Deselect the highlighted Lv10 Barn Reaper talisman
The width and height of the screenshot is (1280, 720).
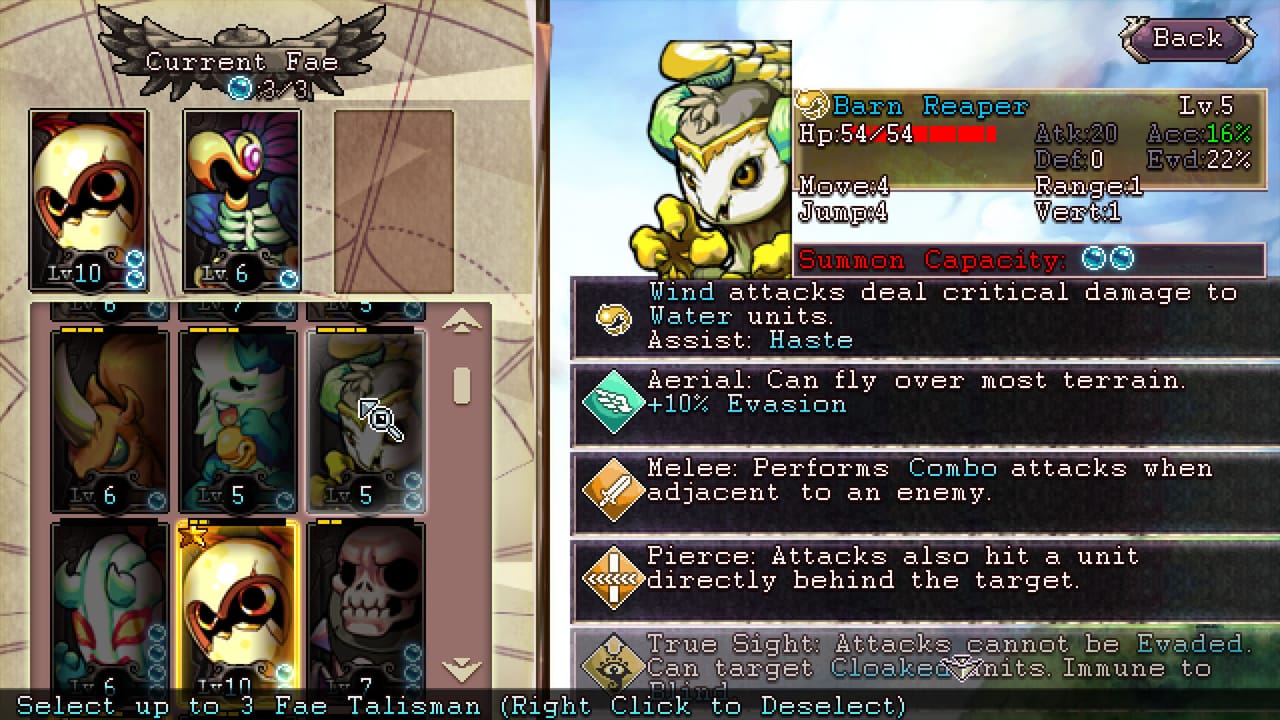pyautogui.click(x=237, y=600)
